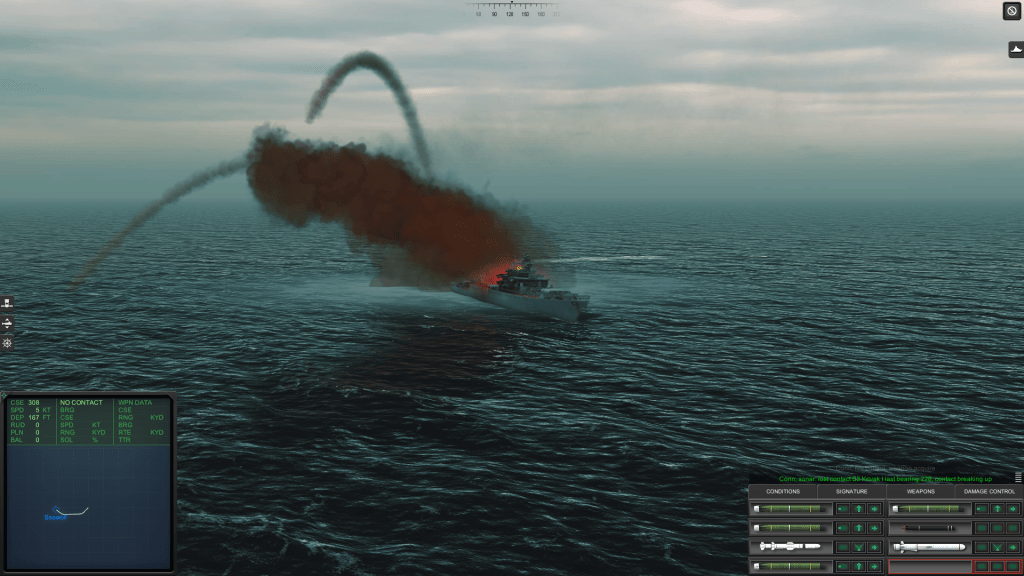Select the white segmented missile tube
1024x576 pixels.
[790, 547]
